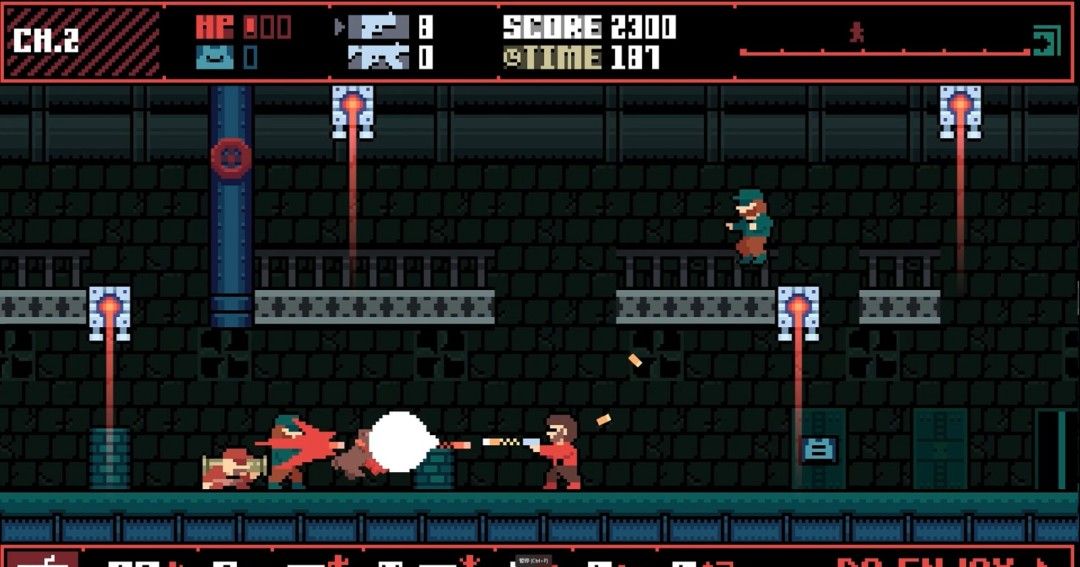
Task: Click the blue face icon under HP
Action: 214,57
